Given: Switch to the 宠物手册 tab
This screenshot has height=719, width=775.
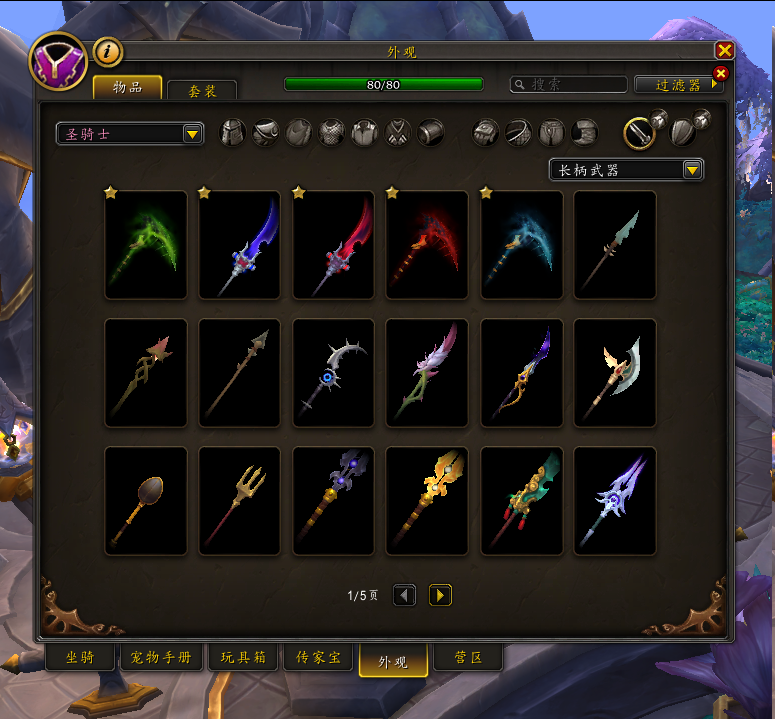Looking at the screenshot, I should pos(162,658).
